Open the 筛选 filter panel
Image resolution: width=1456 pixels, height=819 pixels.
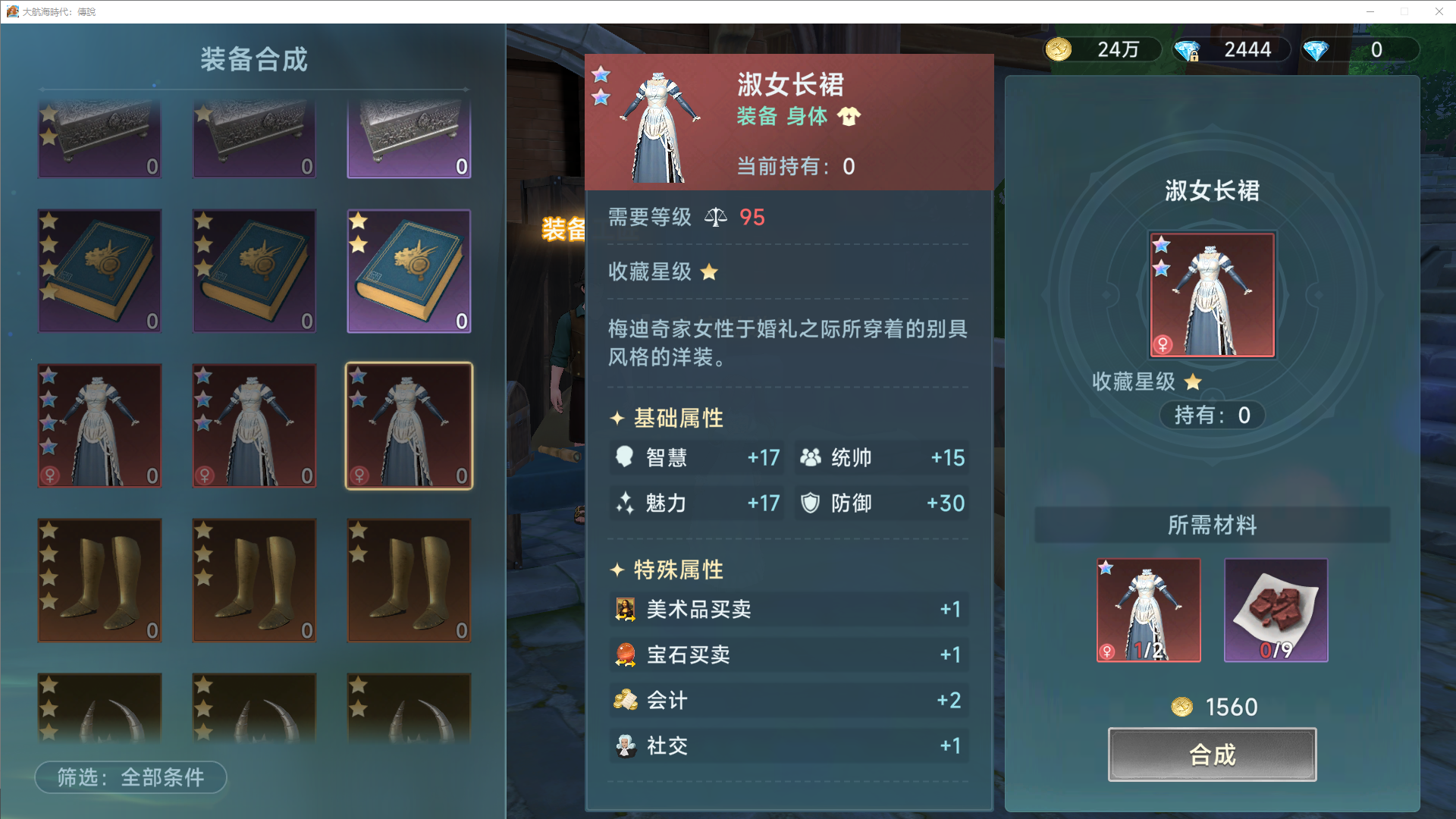[130, 777]
